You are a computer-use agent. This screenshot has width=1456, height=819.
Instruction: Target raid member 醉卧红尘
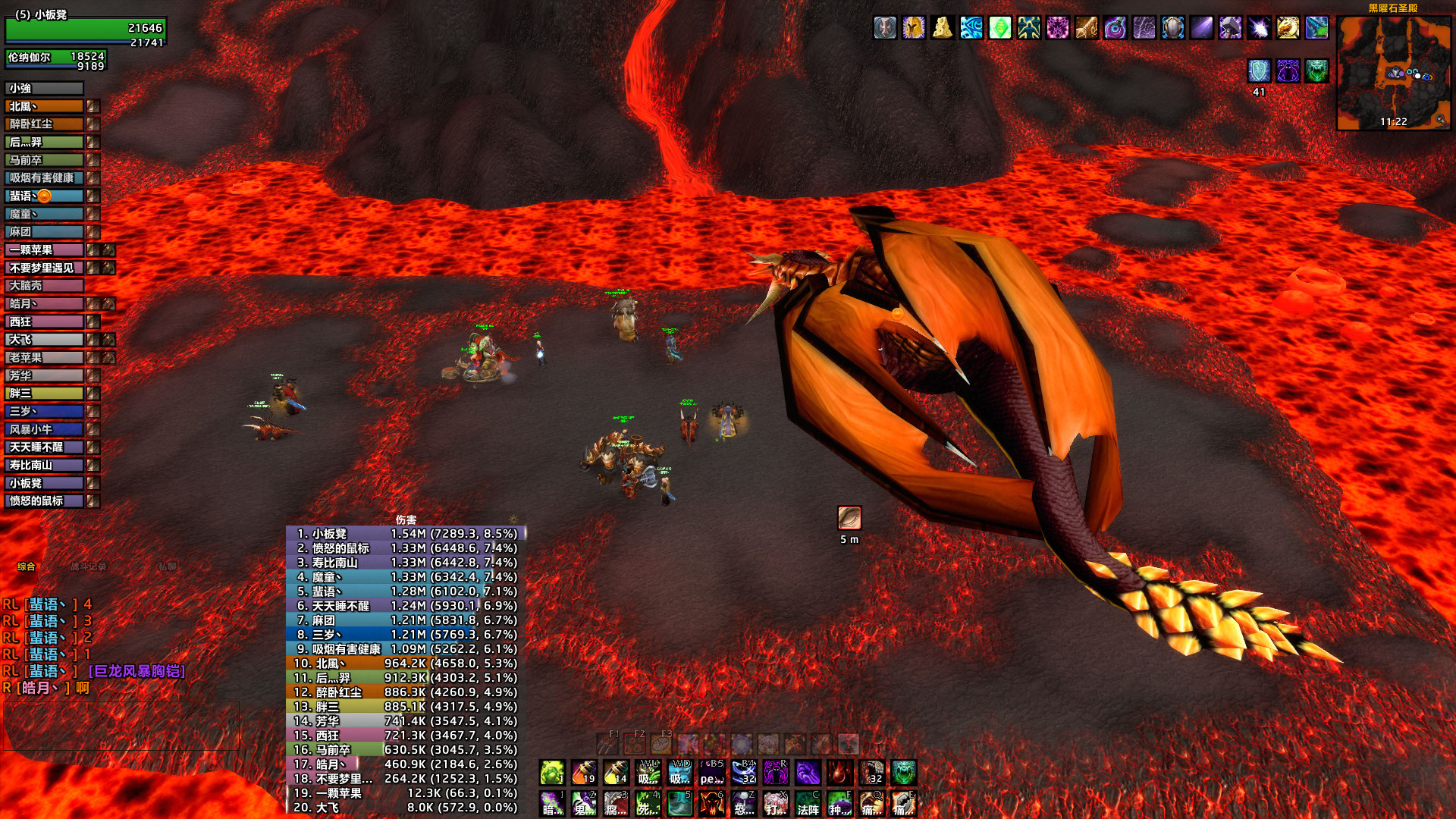pos(44,124)
